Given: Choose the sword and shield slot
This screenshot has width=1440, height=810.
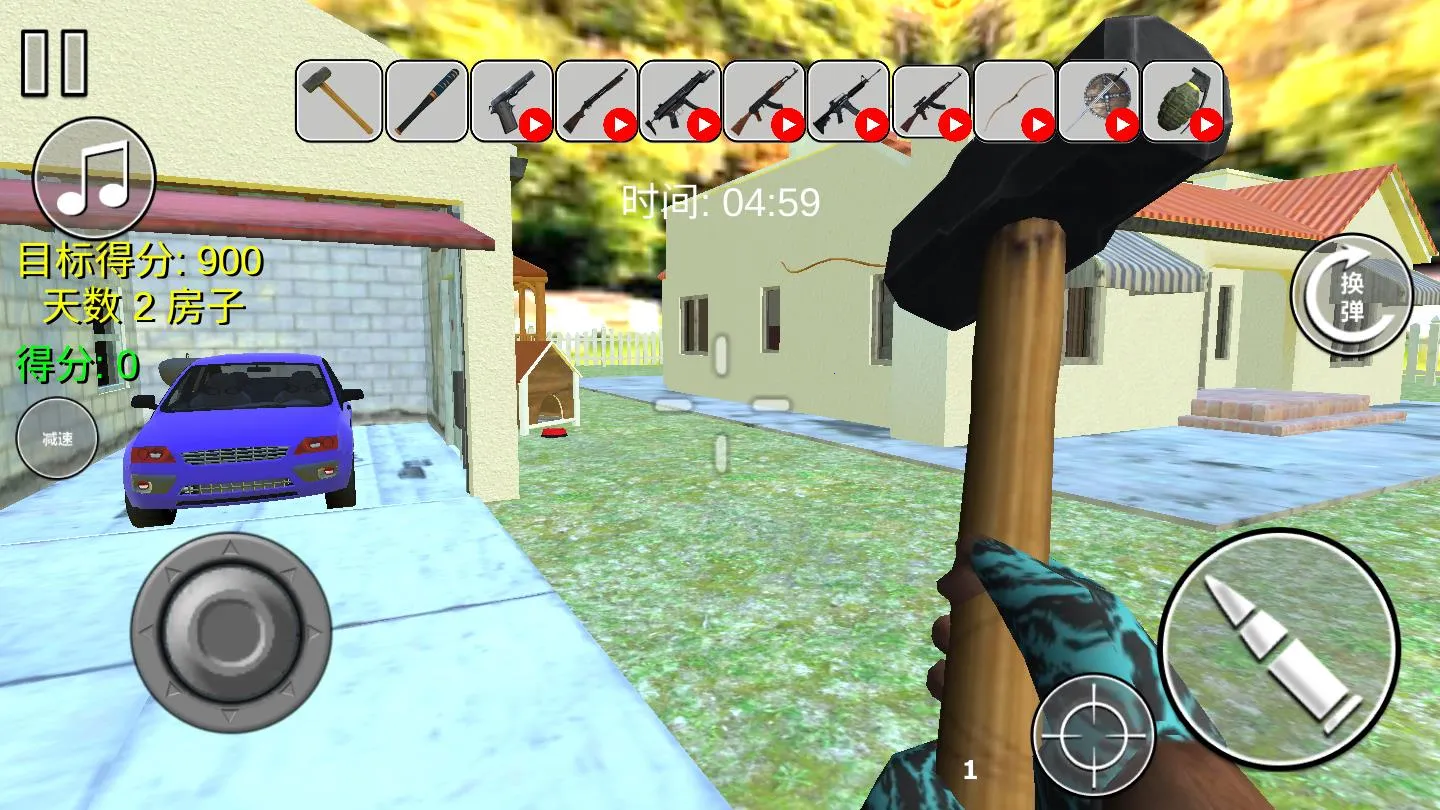Looking at the screenshot, I should (1098, 100).
